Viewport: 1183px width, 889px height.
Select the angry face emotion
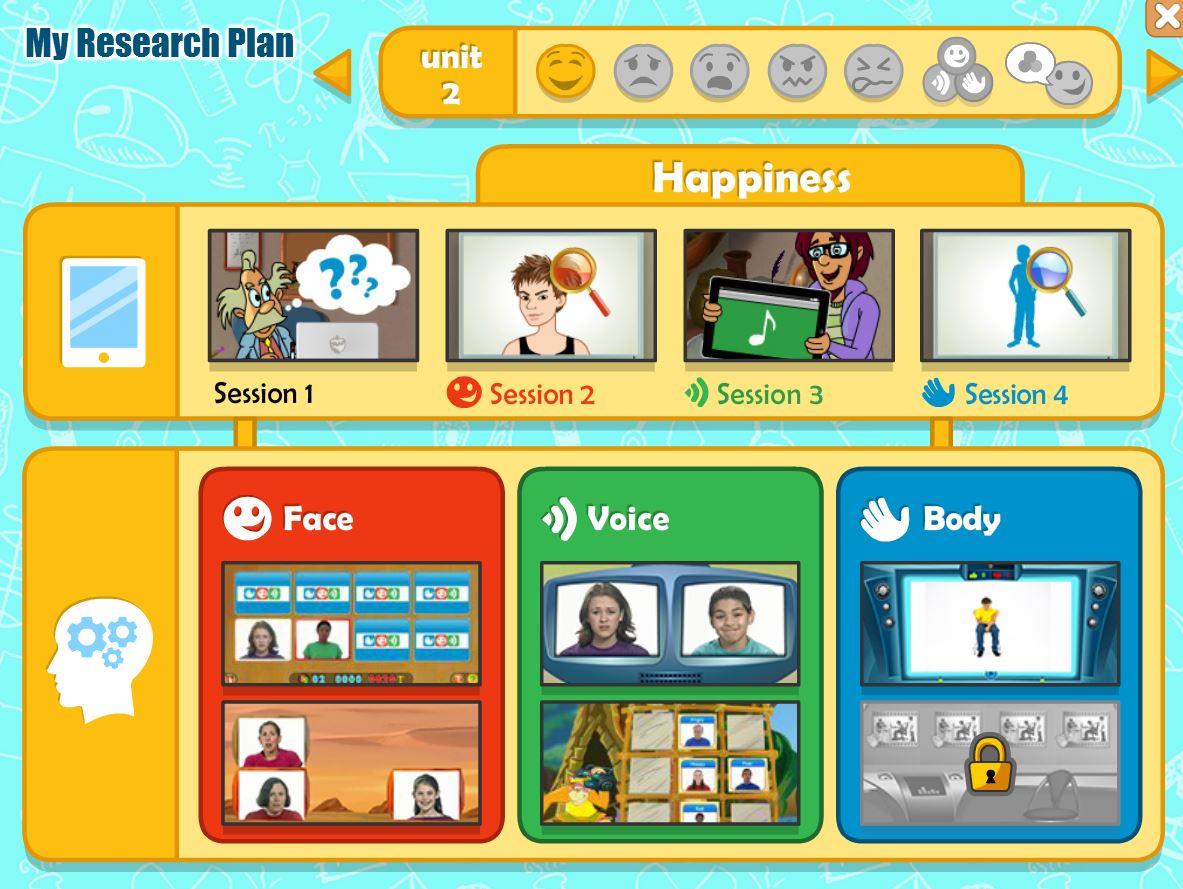pos(797,72)
